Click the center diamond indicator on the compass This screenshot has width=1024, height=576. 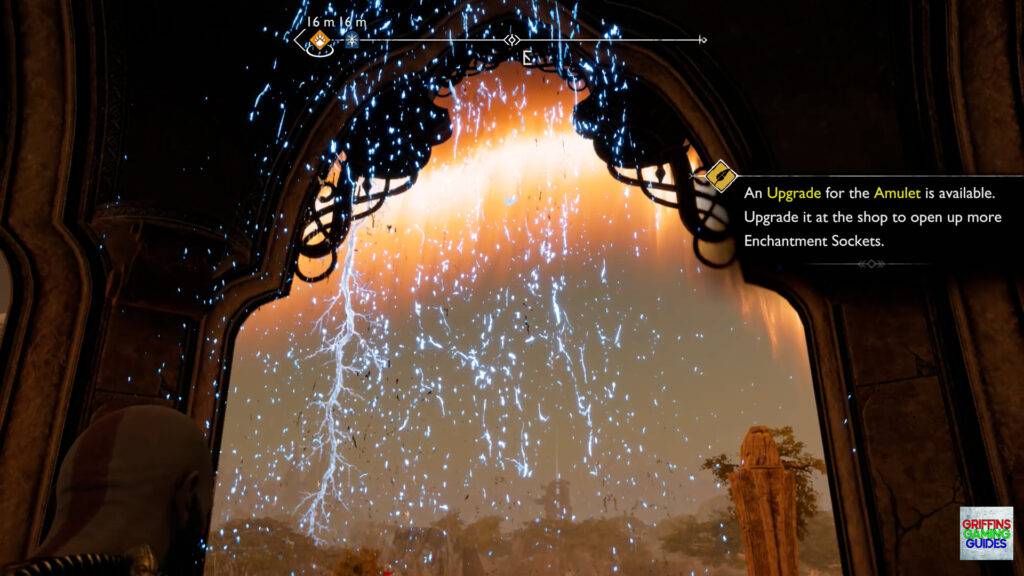tap(512, 40)
